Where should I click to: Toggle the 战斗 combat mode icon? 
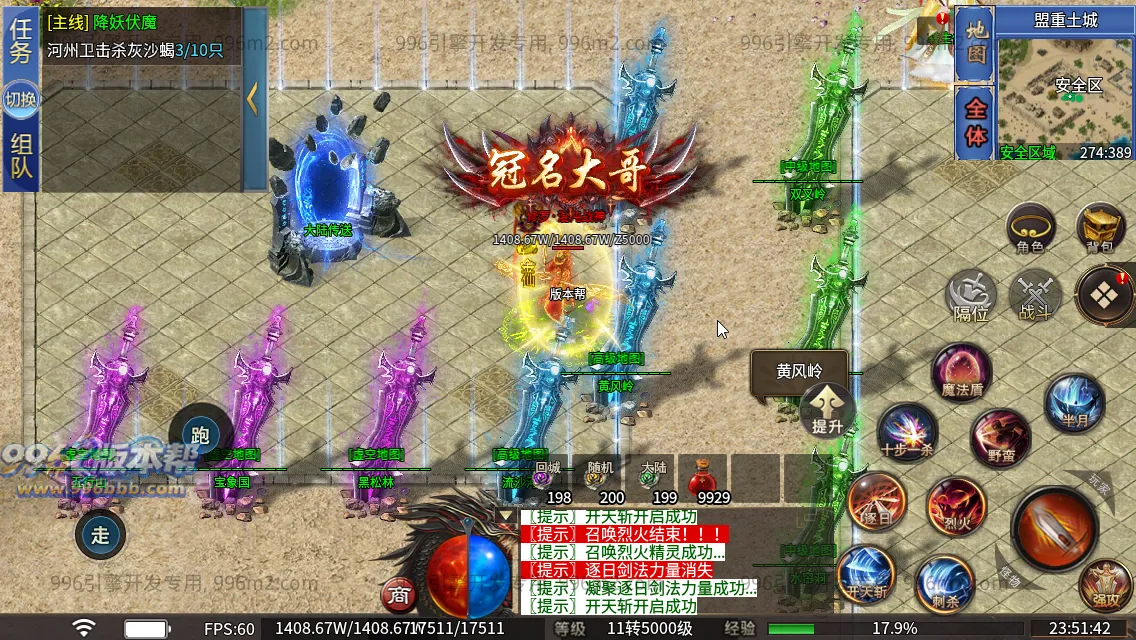click(x=1034, y=297)
